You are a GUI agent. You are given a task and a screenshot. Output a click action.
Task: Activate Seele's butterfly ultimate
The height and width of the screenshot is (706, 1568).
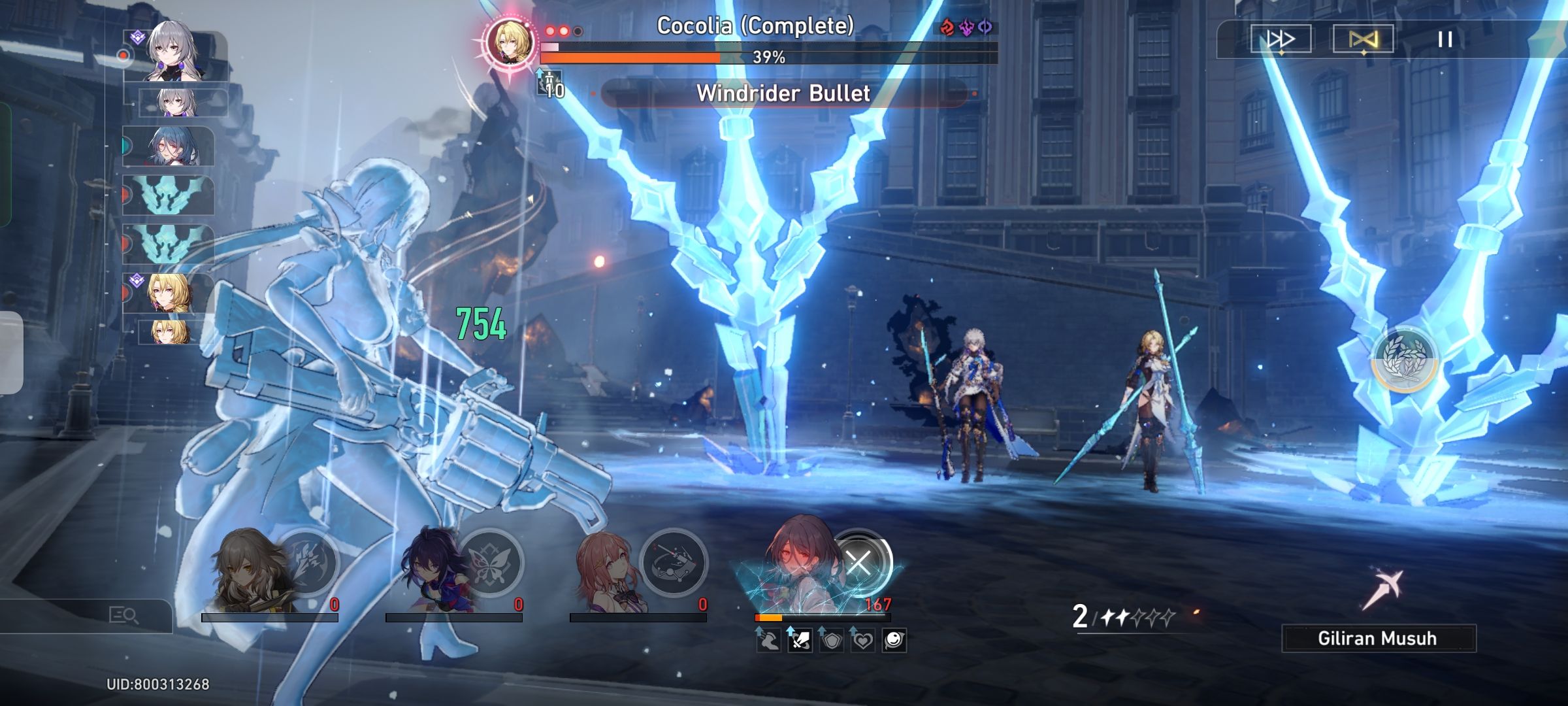click(x=490, y=562)
